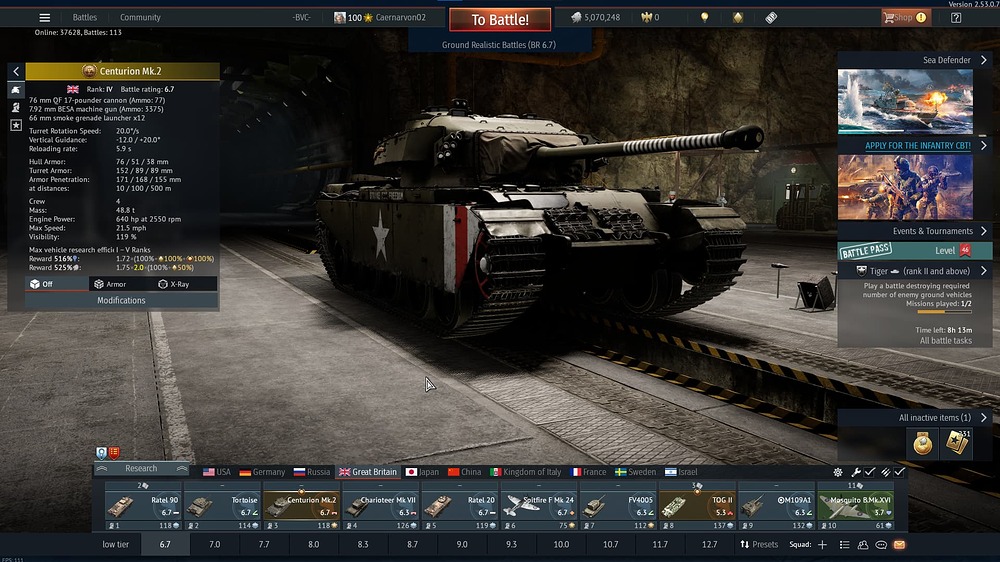The image size is (1000, 562).
Task: Open the Modifications panel
Action: (x=121, y=300)
